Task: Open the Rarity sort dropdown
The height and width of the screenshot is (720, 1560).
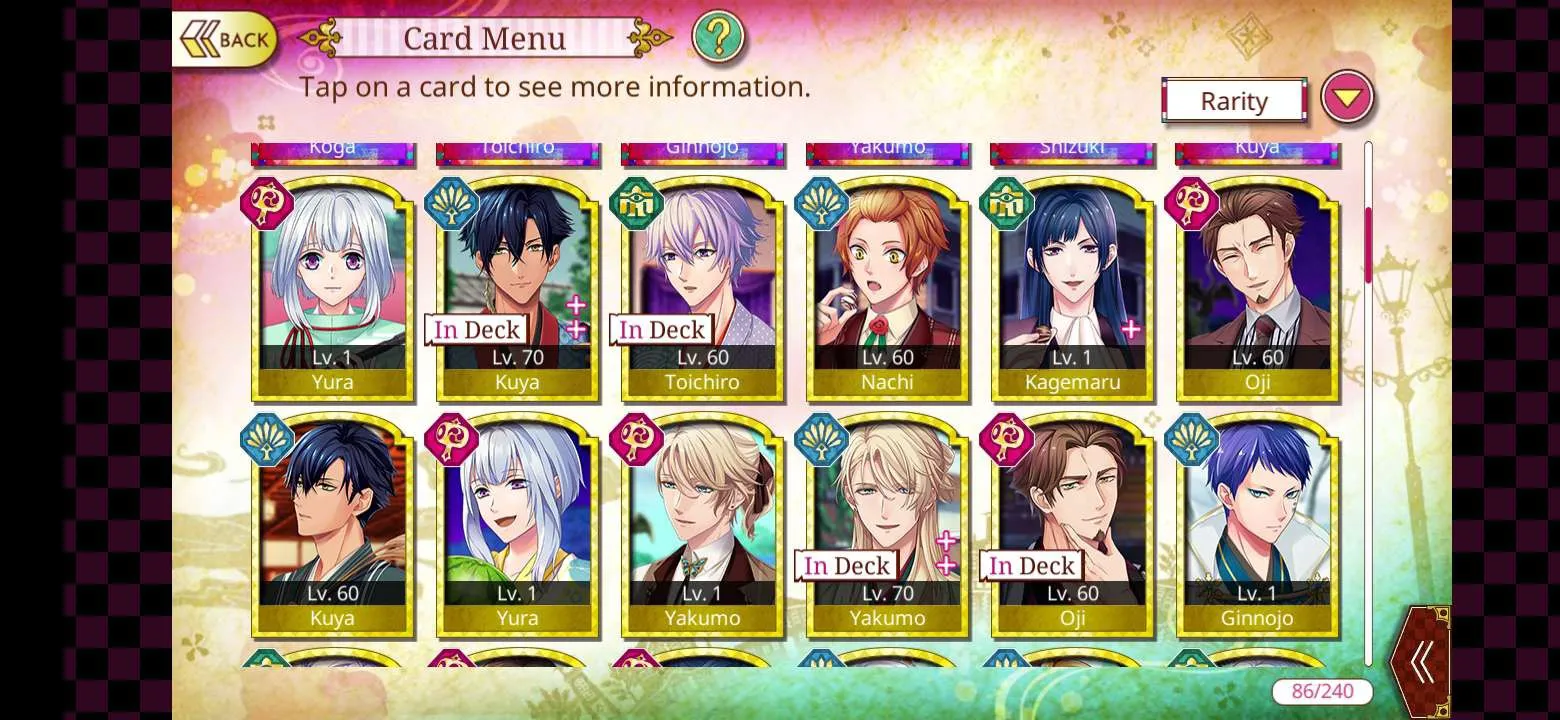Action: pos(1234,101)
